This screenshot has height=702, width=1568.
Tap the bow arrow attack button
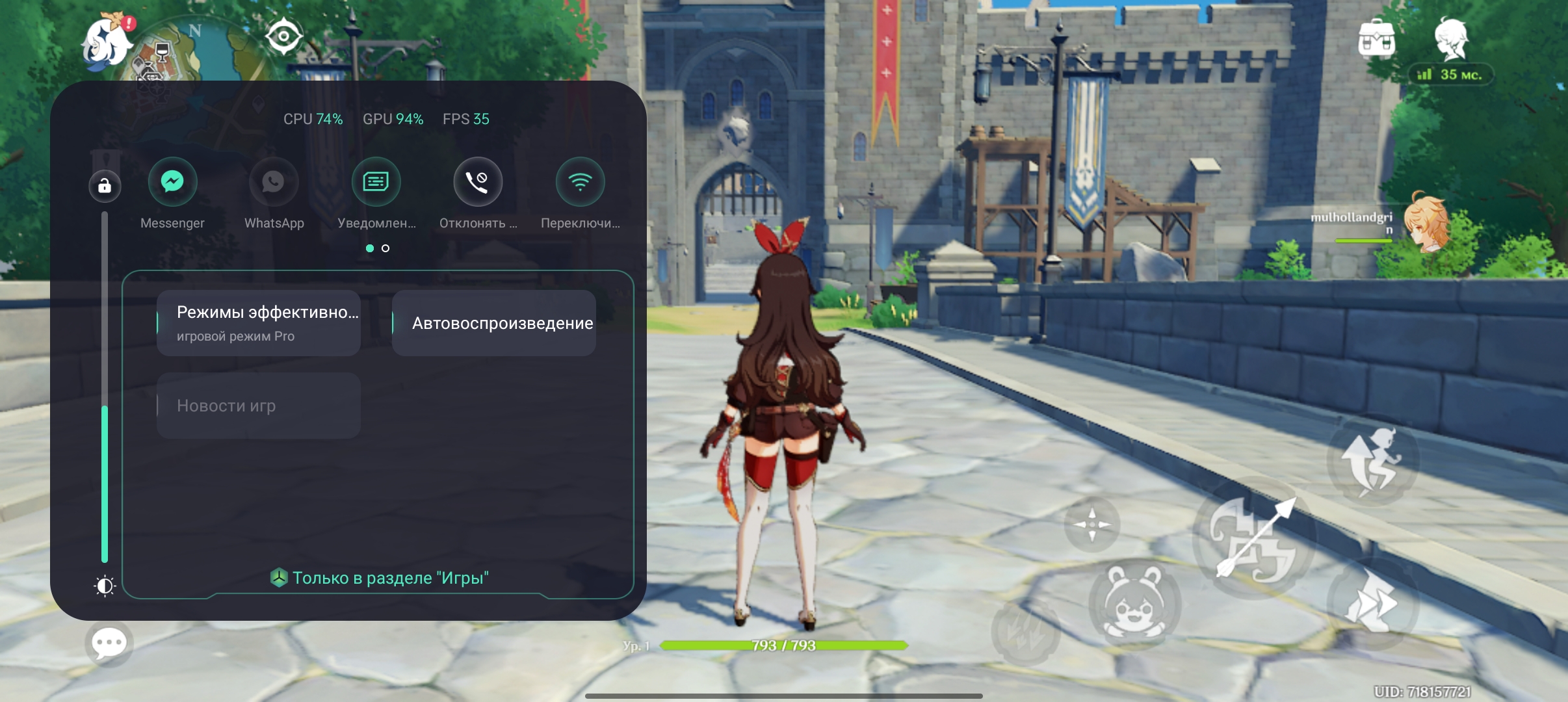coord(1255,538)
